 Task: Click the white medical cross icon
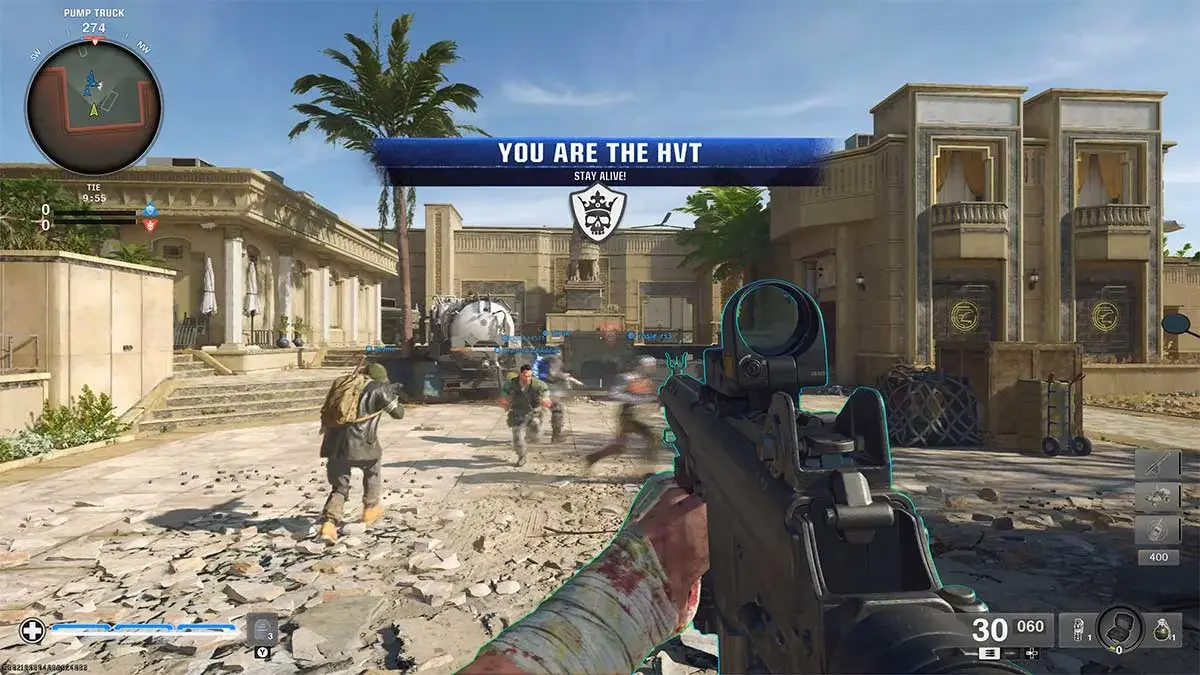coord(31,631)
